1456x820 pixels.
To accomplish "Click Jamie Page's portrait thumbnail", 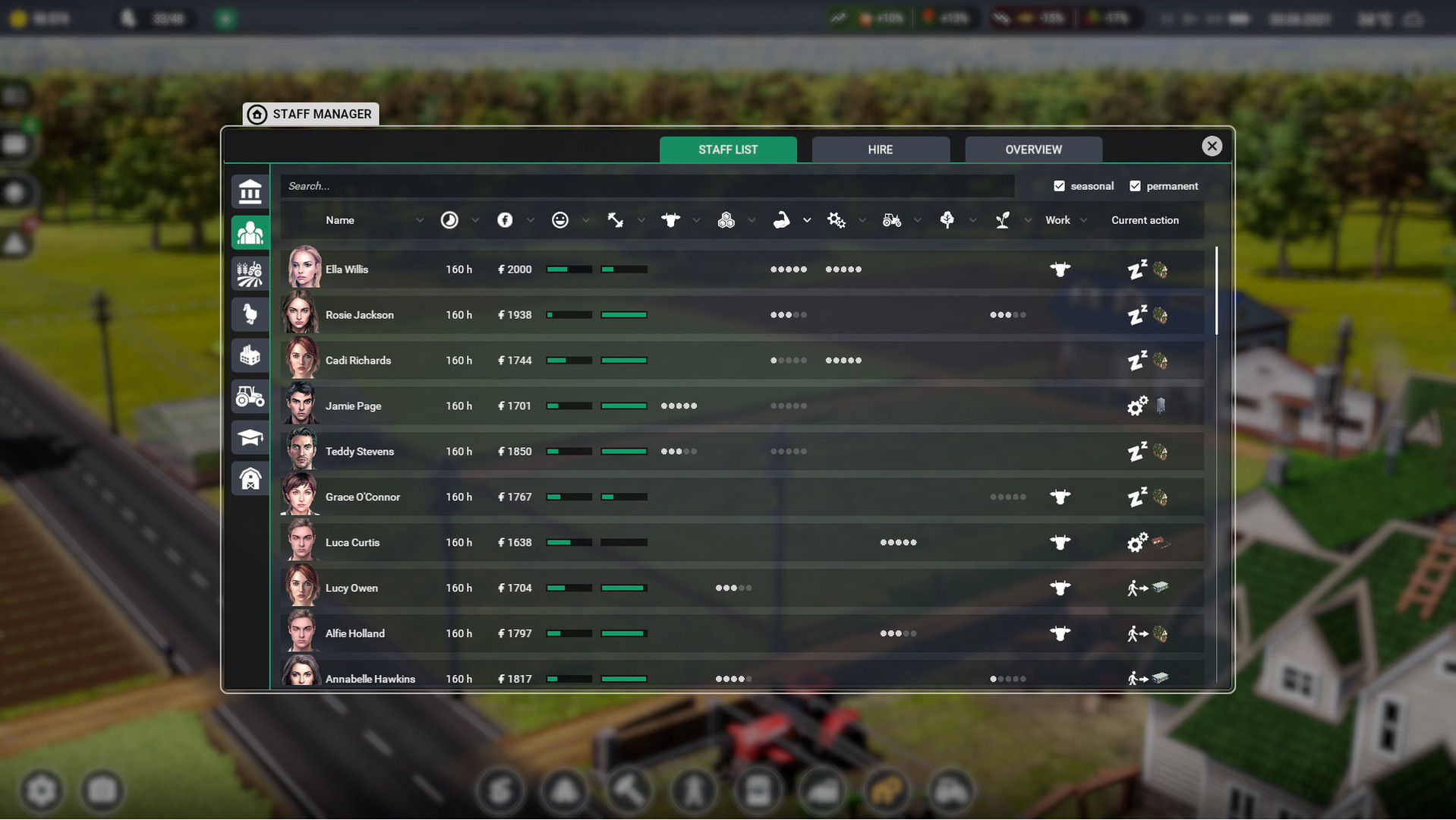I will click(301, 405).
